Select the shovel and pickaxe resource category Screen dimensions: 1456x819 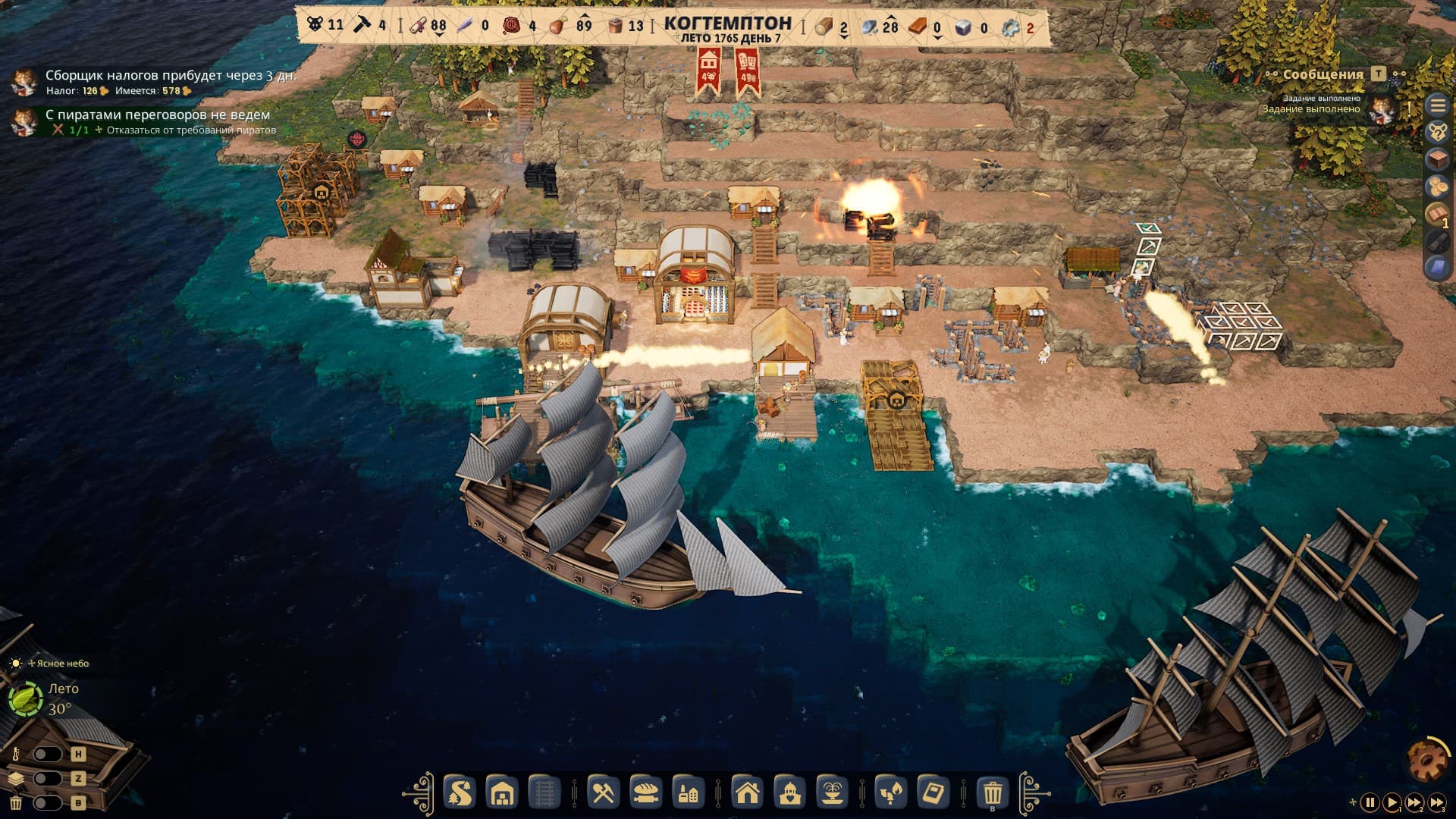(x=603, y=794)
